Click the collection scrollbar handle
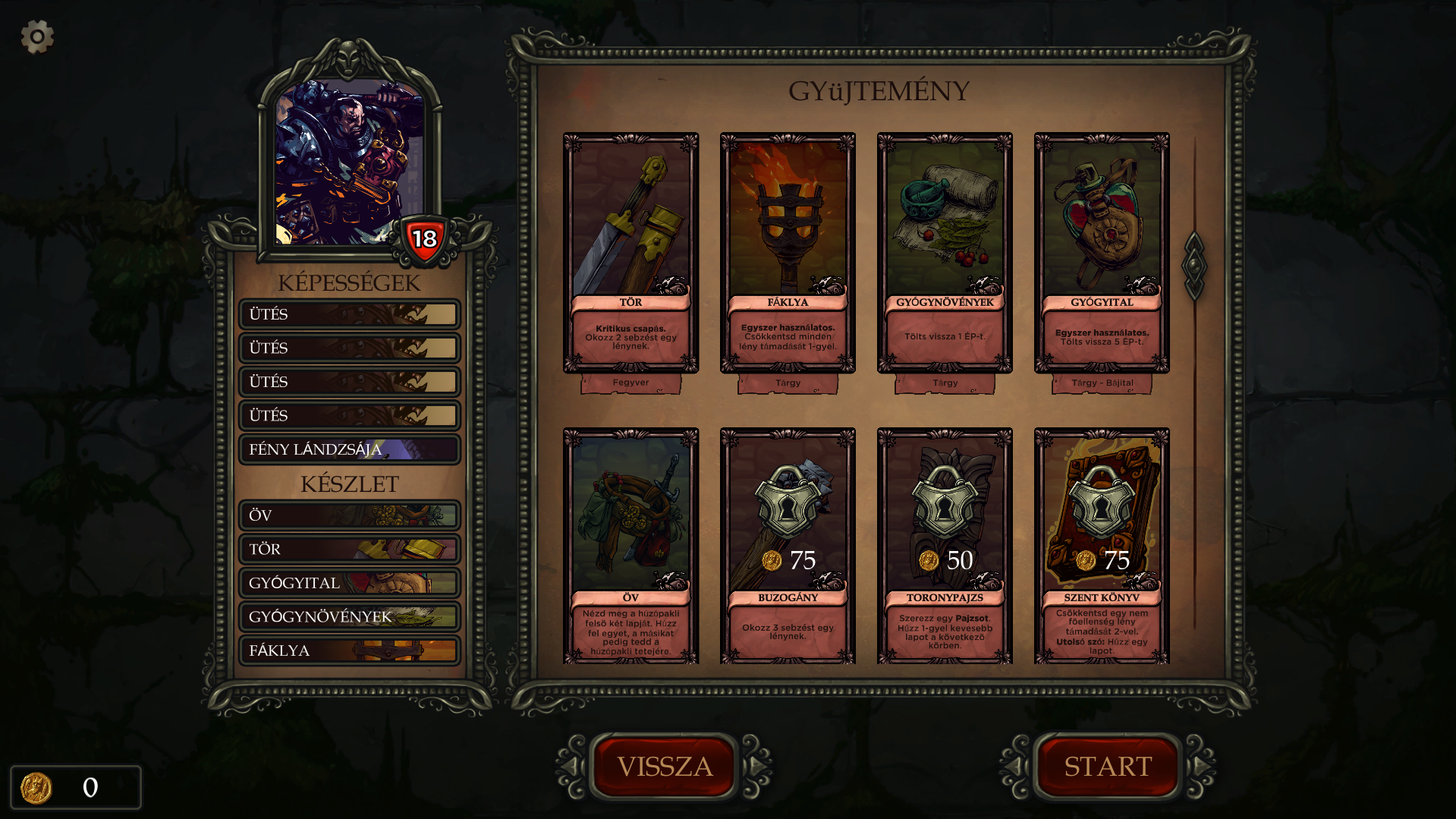This screenshot has height=819, width=1456. tap(1194, 266)
